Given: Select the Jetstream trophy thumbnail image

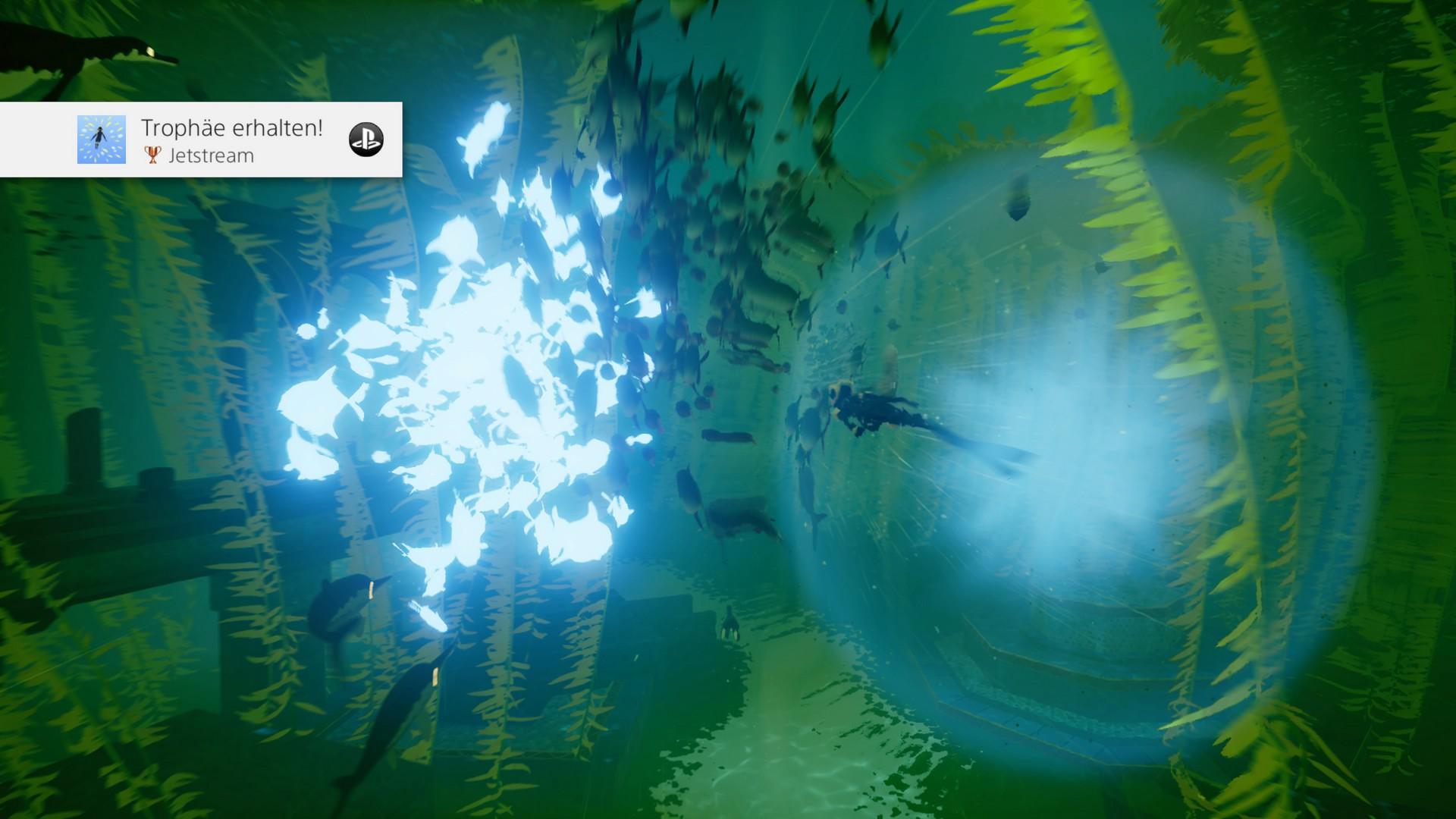Looking at the screenshot, I should (102, 140).
